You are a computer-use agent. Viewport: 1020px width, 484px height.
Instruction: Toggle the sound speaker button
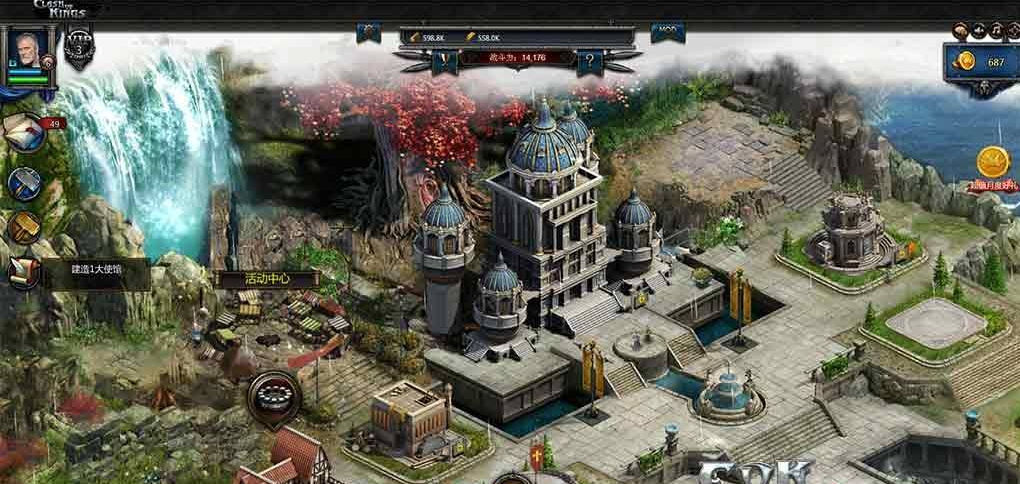979,31
